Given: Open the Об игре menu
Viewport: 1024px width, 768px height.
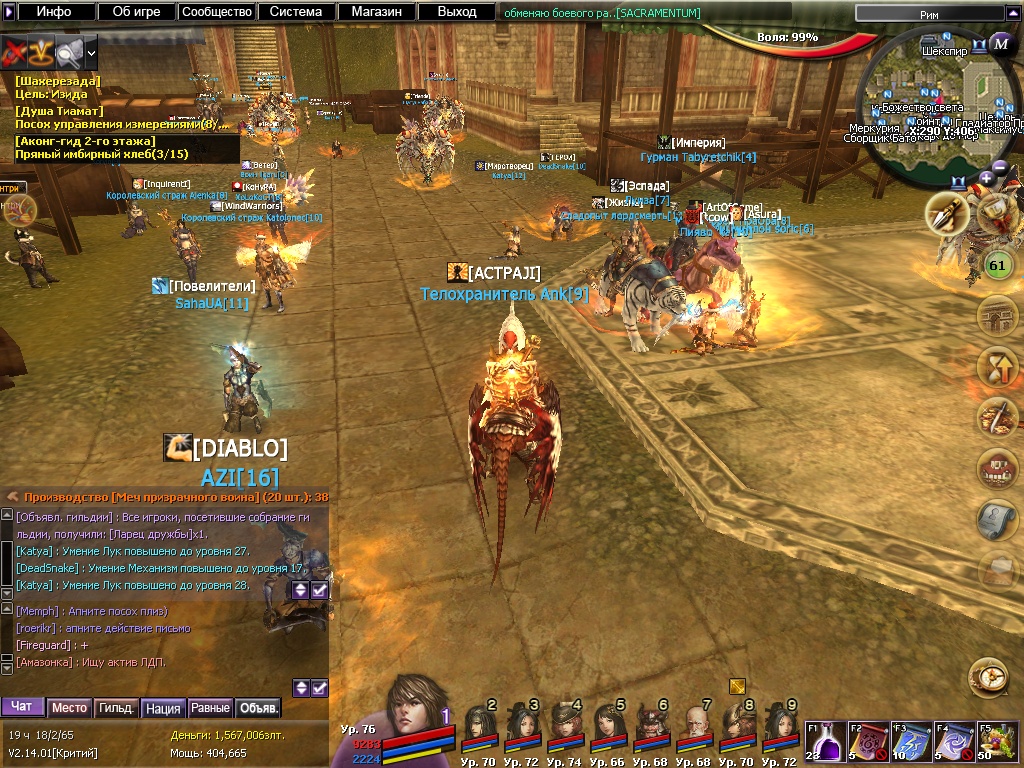Looking at the screenshot, I should point(137,12).
